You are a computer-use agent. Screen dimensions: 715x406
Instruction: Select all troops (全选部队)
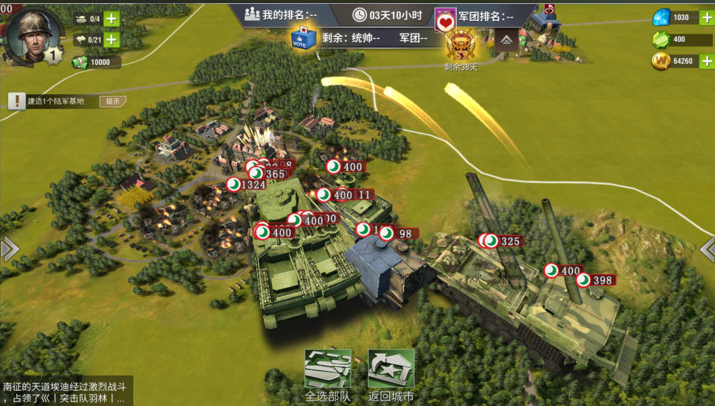[x=328, y=375]
